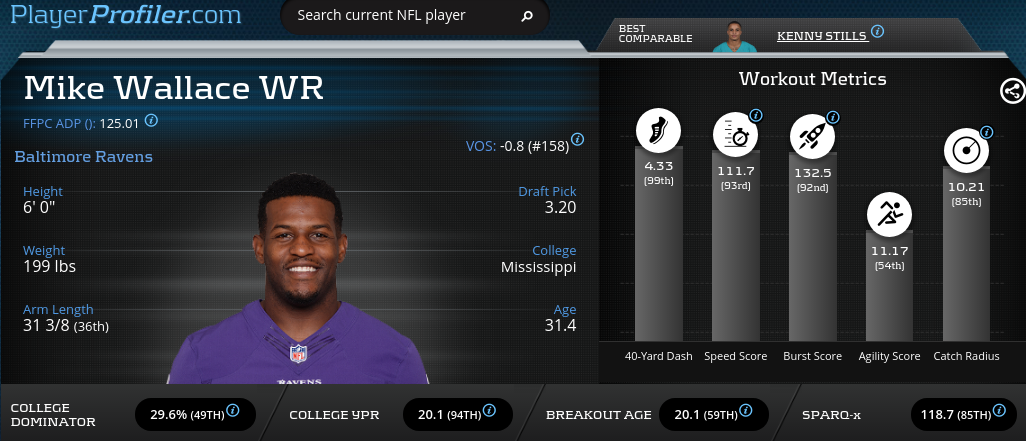
Task: Open Kenny Stills comparable player link
Action: [x=821, y=34]
